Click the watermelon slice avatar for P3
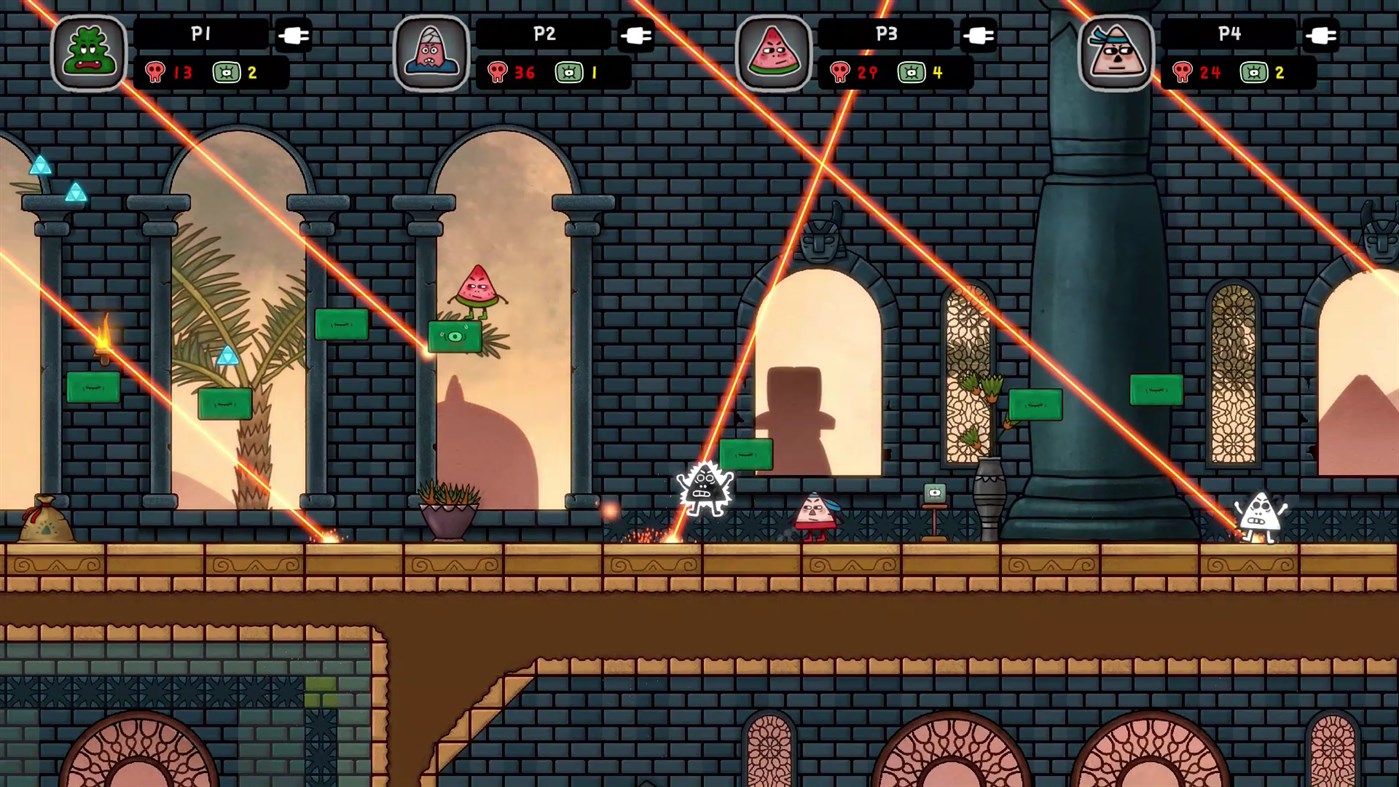 pos(775,47)
